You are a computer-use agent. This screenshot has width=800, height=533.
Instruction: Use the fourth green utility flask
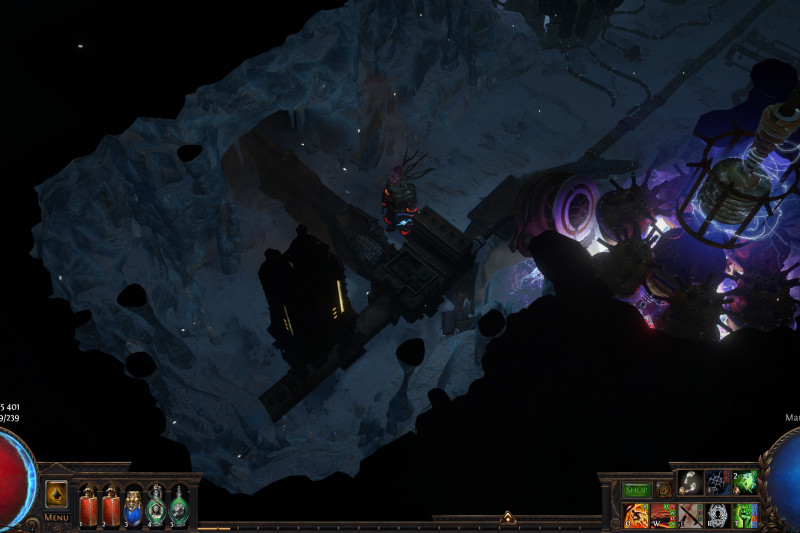click(156, 506)
